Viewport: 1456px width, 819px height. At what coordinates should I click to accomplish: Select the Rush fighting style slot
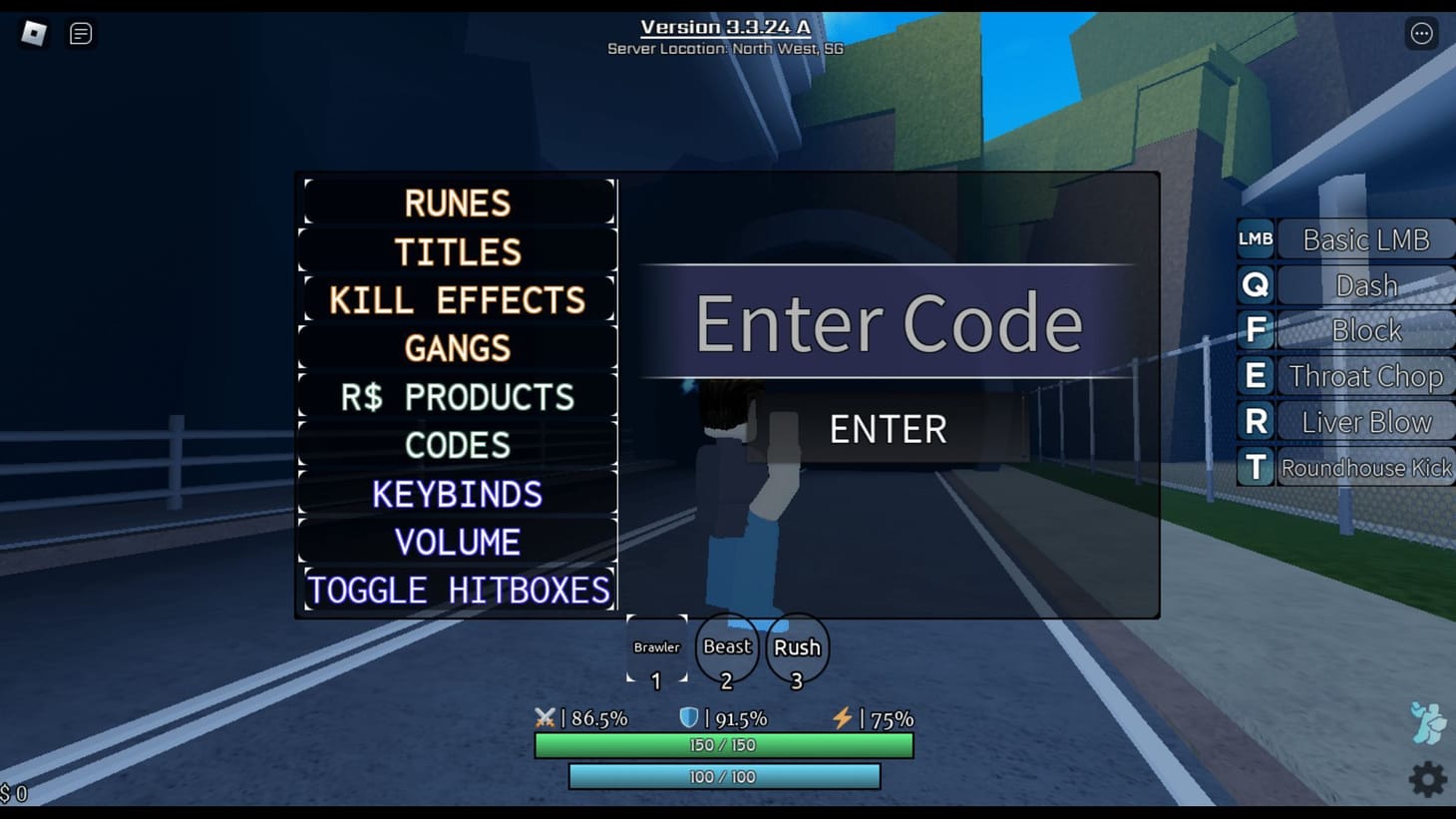click(796, 647)
